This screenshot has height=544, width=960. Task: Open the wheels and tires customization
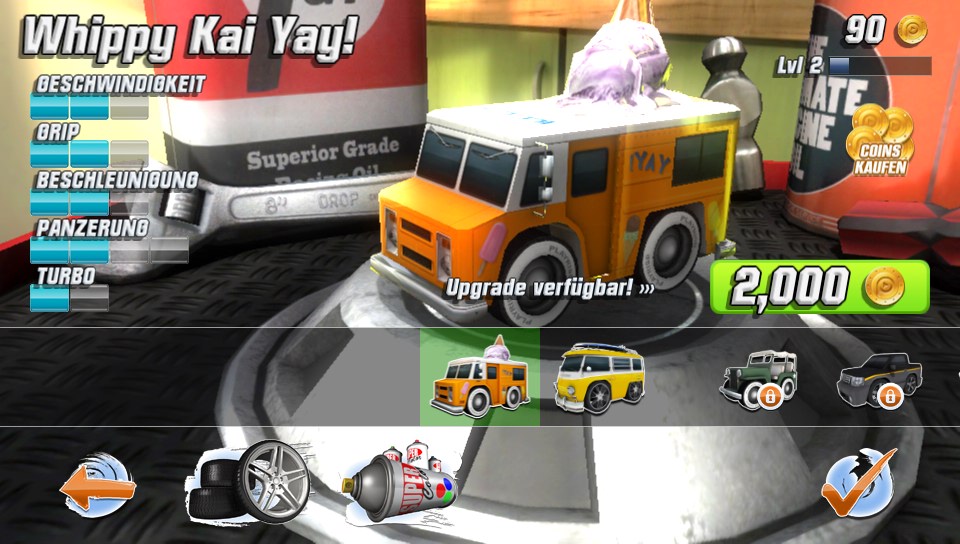tap(248, 484)
